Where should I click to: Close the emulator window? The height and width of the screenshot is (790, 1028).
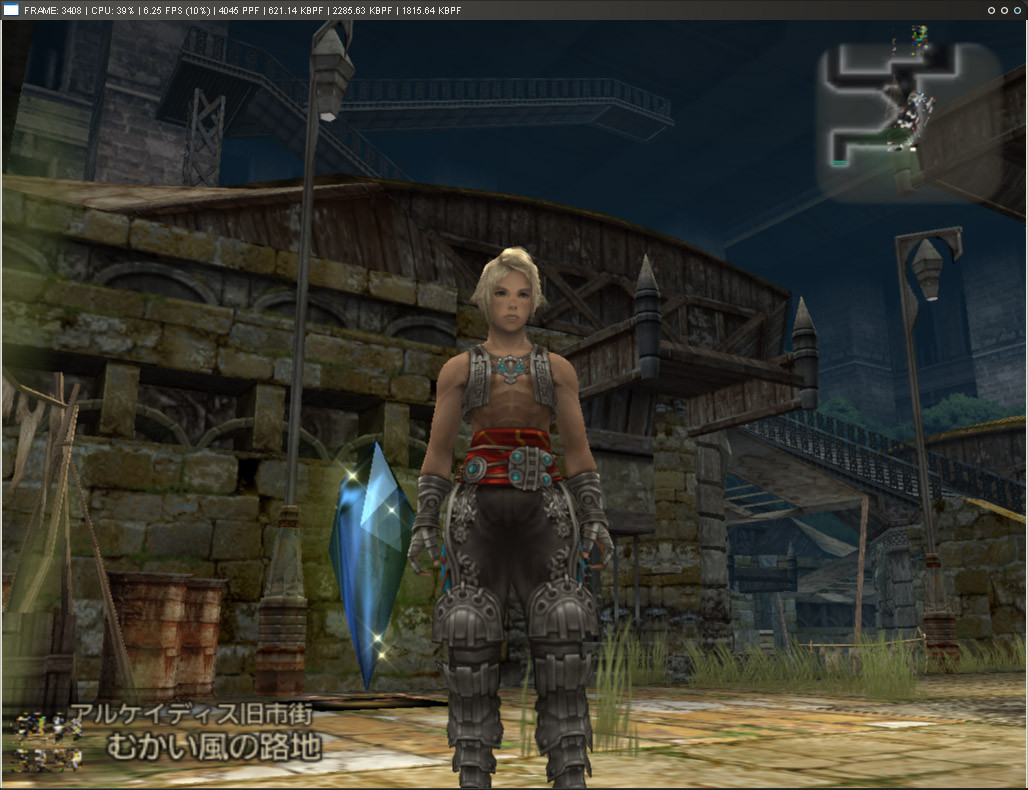point(1017,10)
